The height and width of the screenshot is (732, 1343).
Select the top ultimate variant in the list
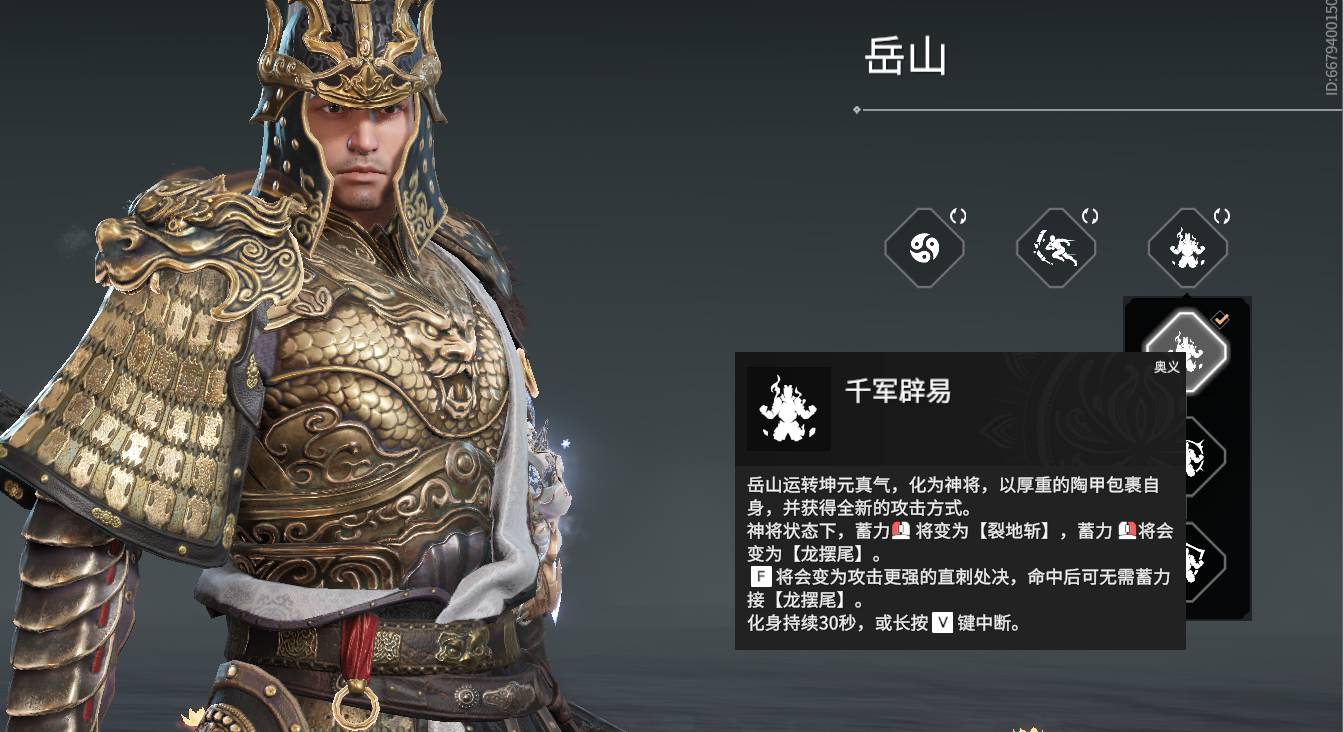coord(1187,350)
